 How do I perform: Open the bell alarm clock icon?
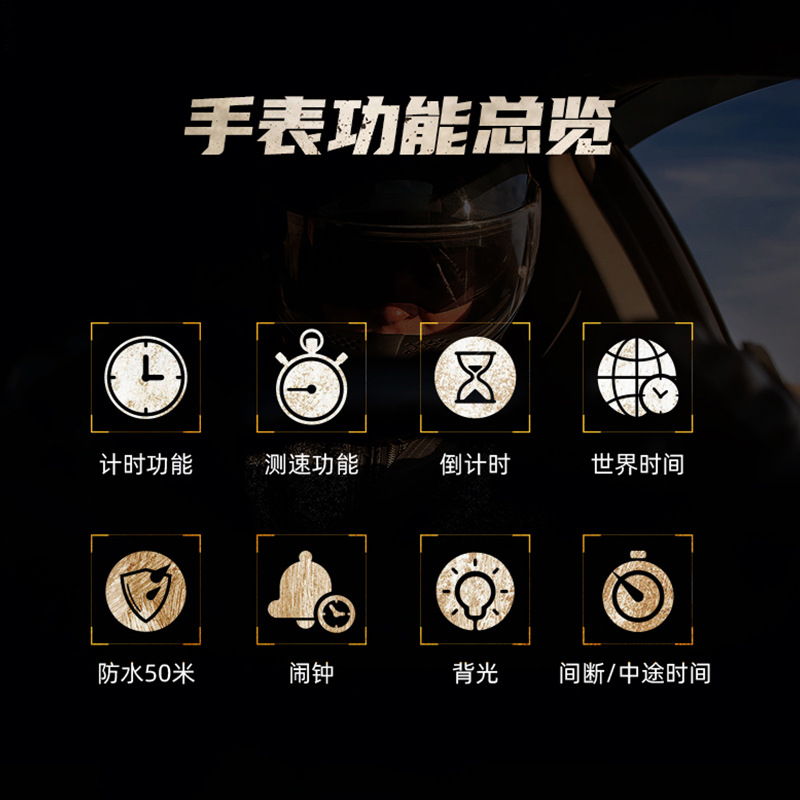(x=311, y=591)
